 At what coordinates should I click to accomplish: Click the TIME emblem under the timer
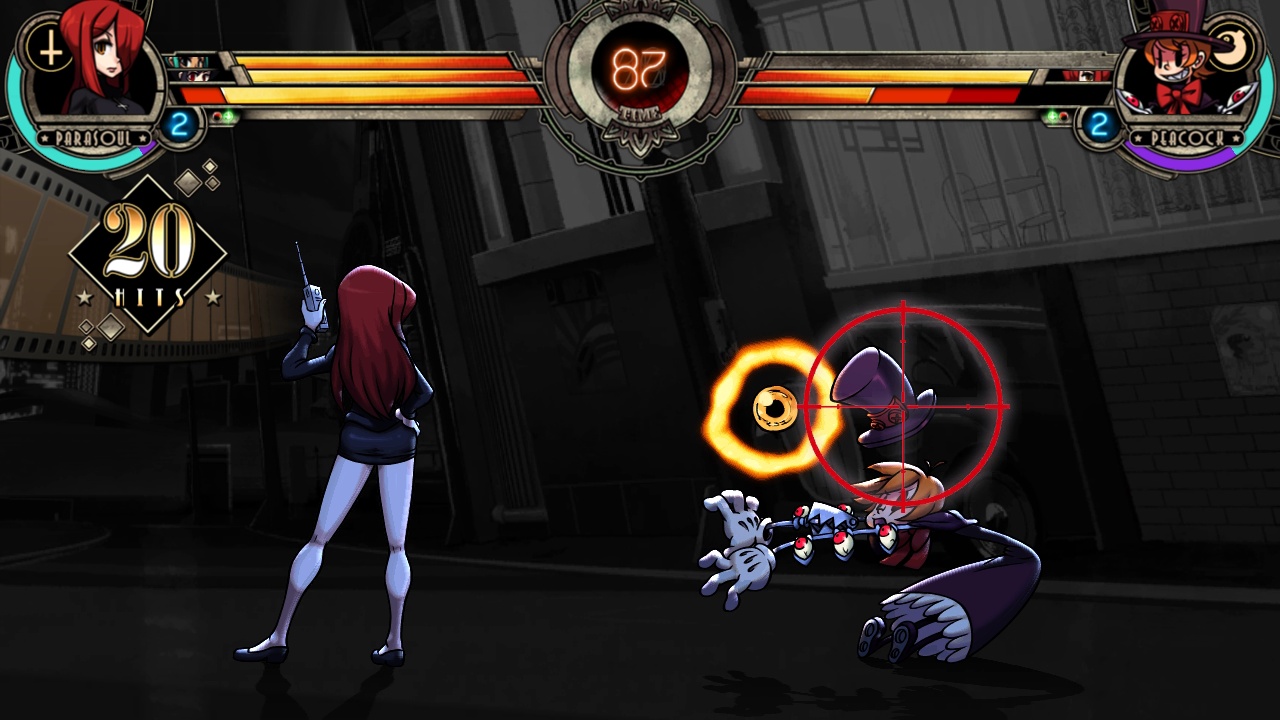pyautogui.click(x=638, y=113)
